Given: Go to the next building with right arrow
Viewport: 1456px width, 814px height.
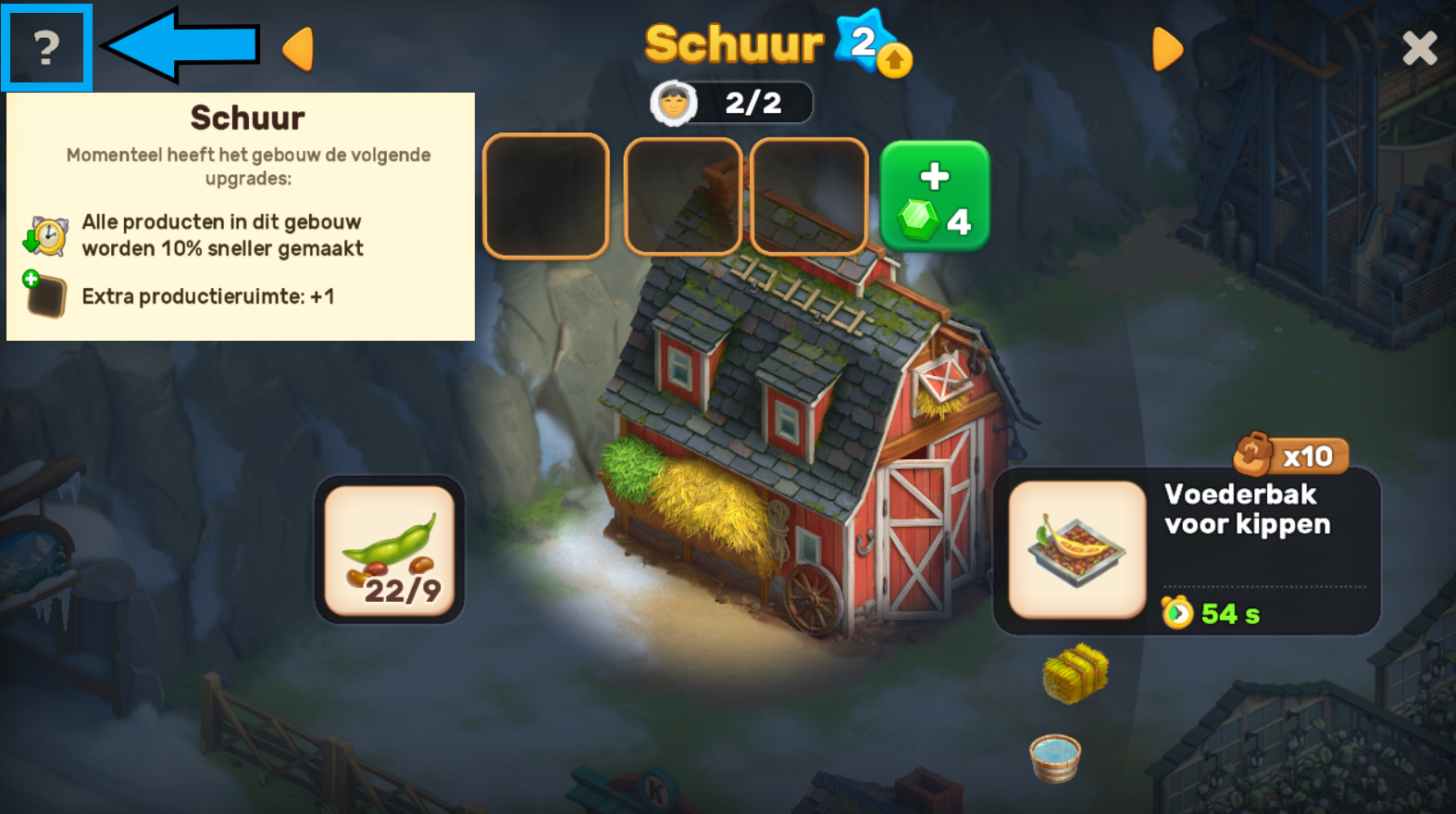Looking at the screenshot, I should 1167,49.
